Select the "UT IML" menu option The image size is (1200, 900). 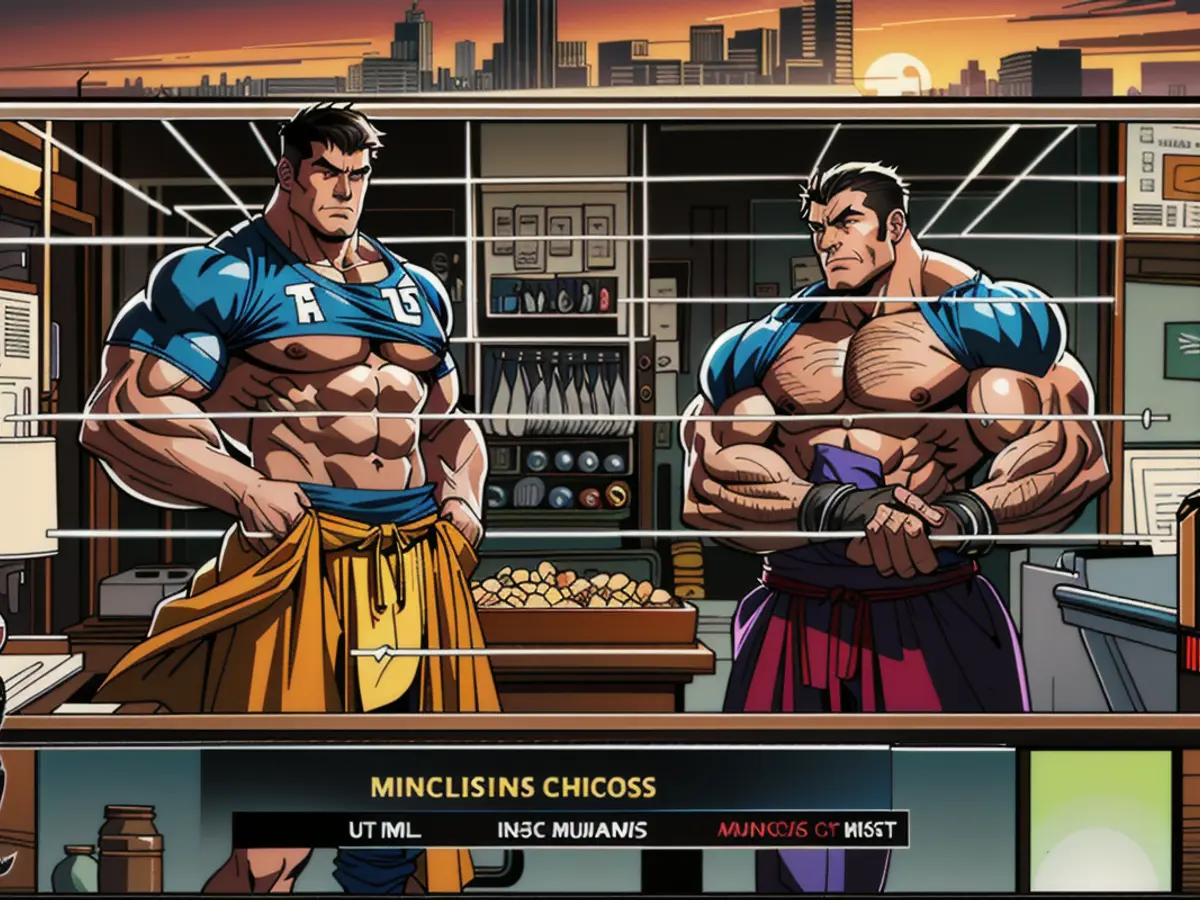click(384, 830)
